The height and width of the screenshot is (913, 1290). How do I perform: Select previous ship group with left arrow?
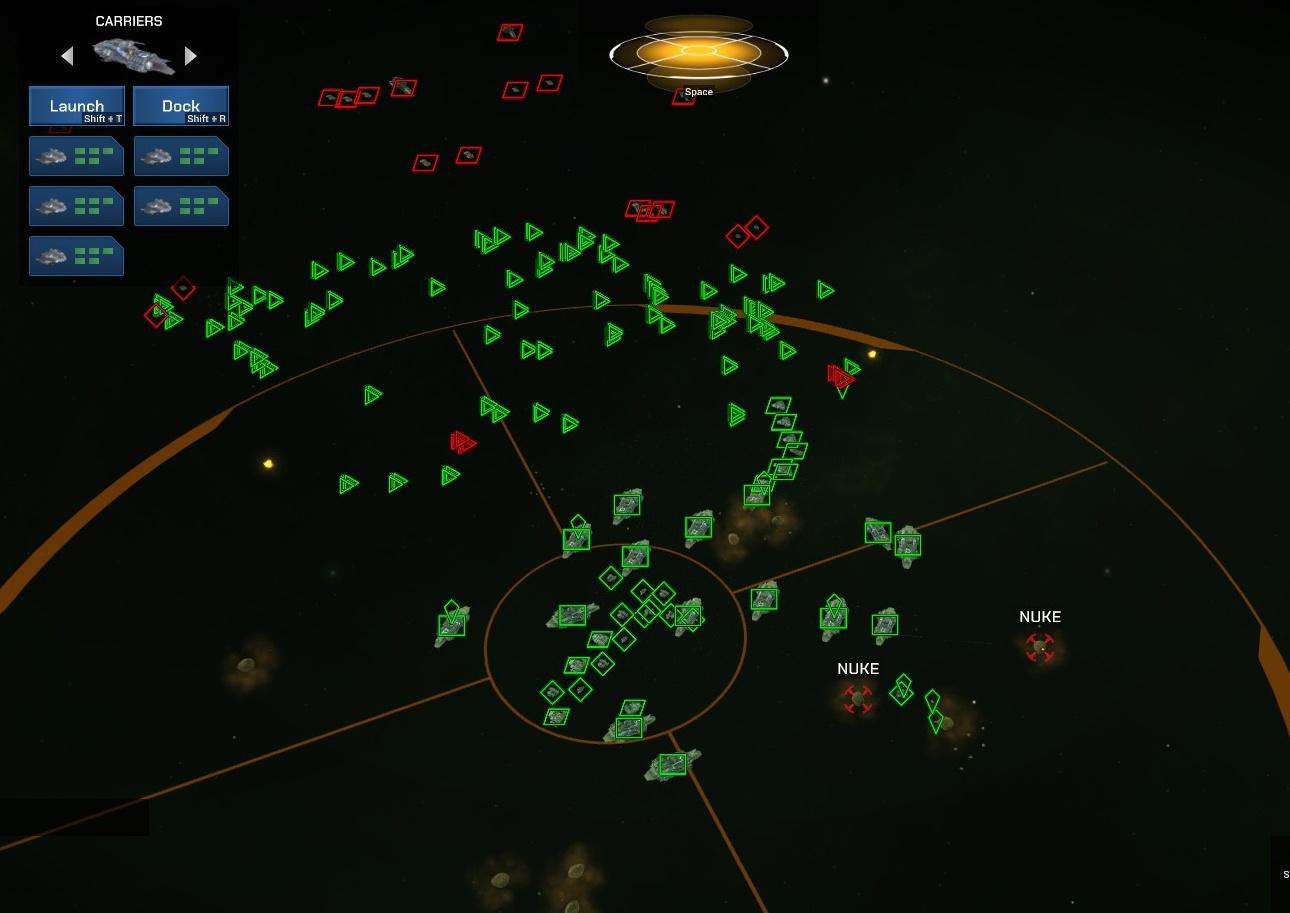67,56
